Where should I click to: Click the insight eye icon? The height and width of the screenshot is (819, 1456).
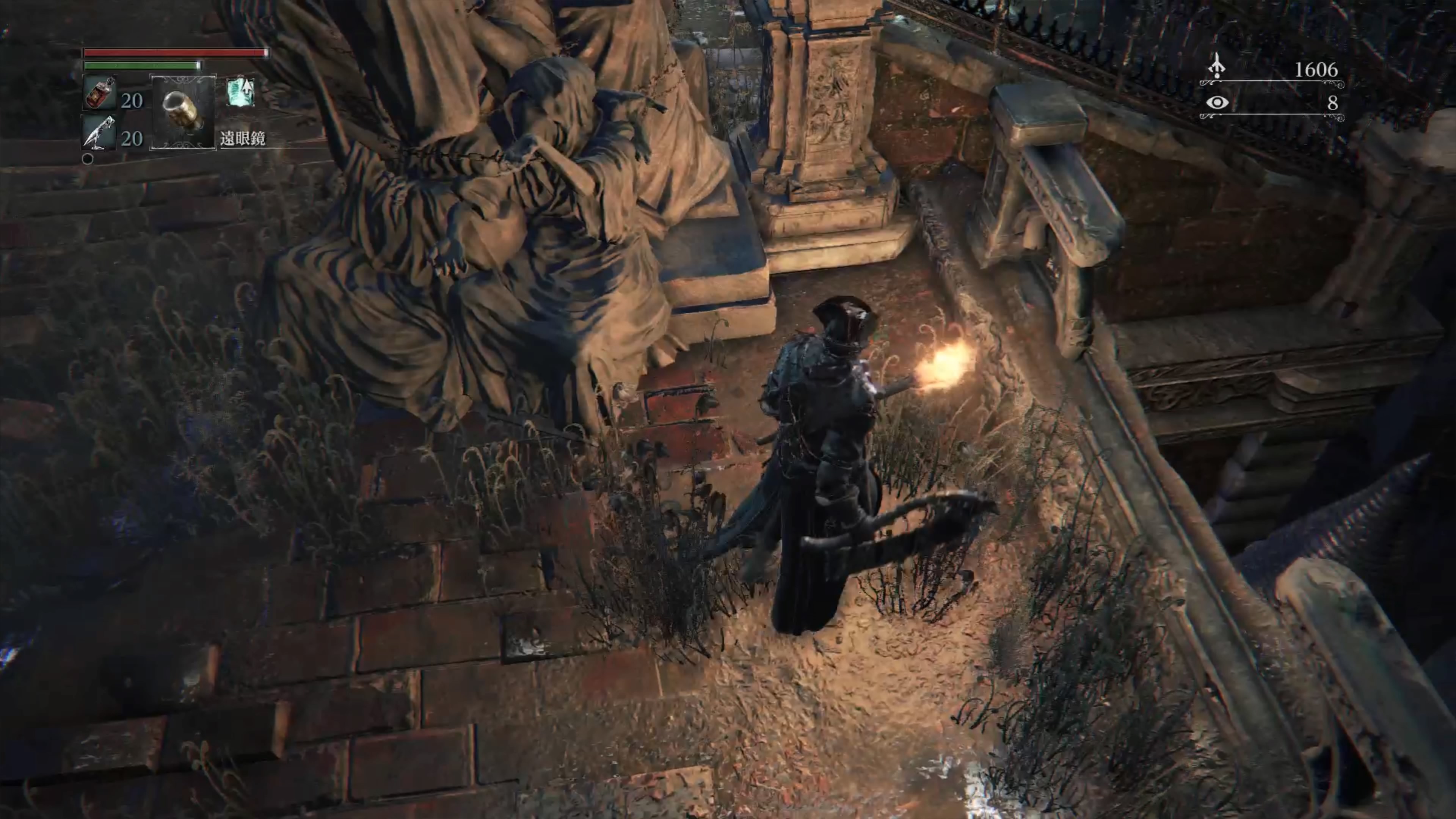(x=1216, y=103)
